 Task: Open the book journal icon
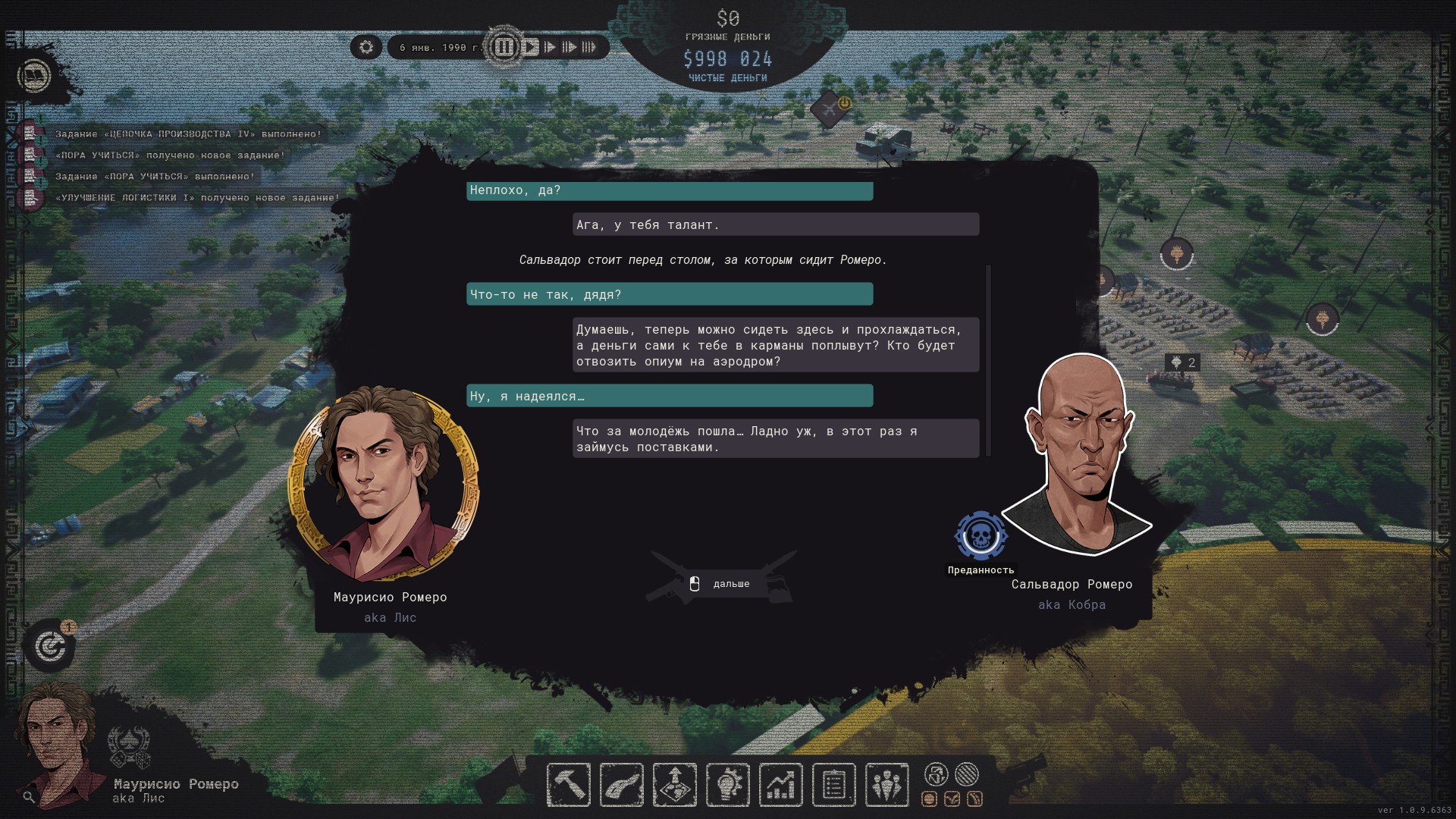tap(34, 76)
